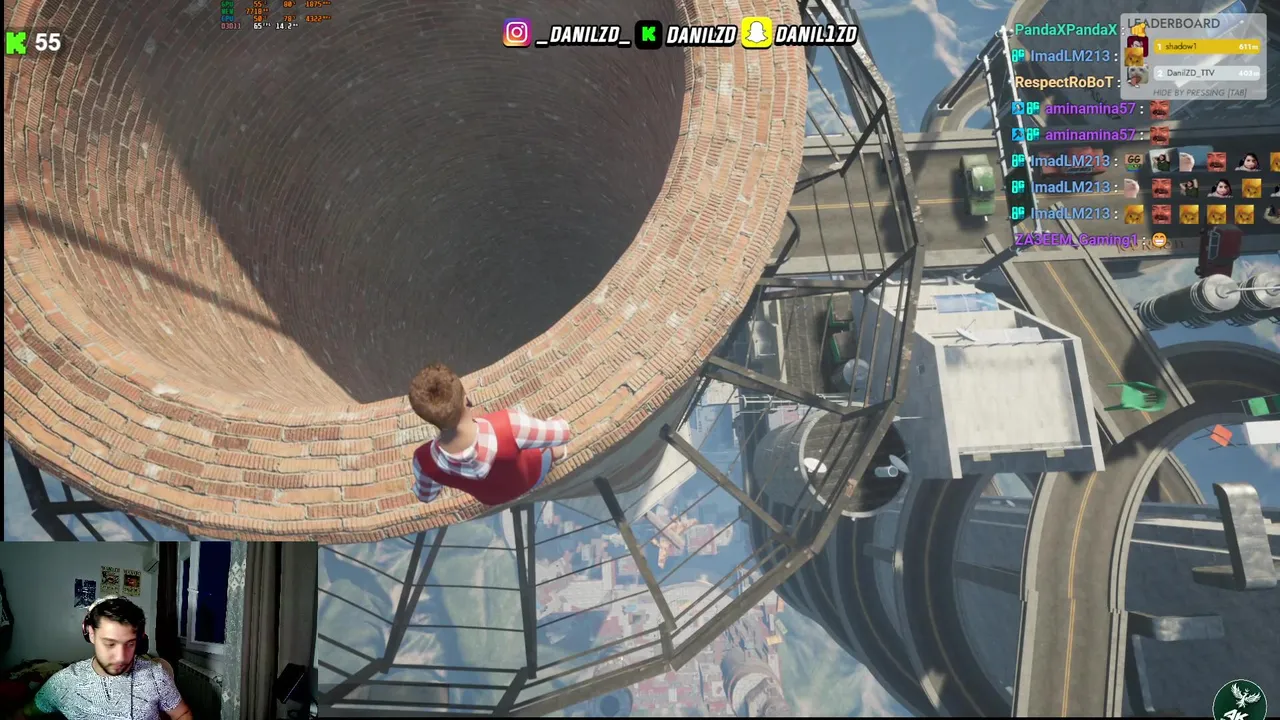Viewport: 1280px width, 720px height.
Task: Click the Snapchat ghost icon in the overlay
Action: coord(757,34)
